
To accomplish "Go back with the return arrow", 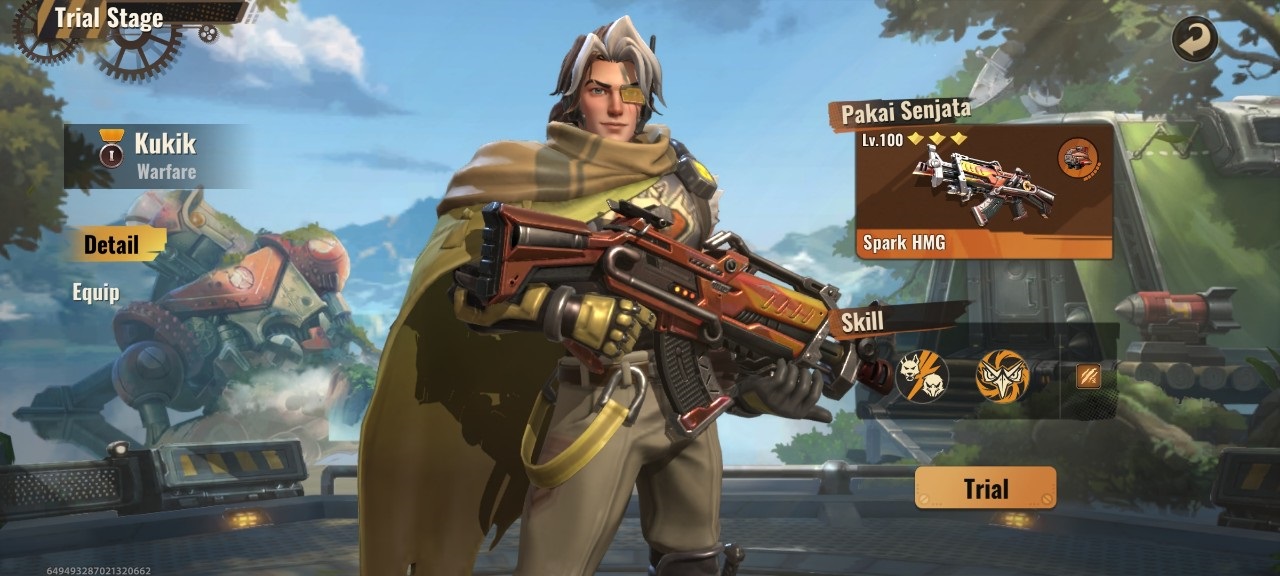I will [x=1195, y=40].
